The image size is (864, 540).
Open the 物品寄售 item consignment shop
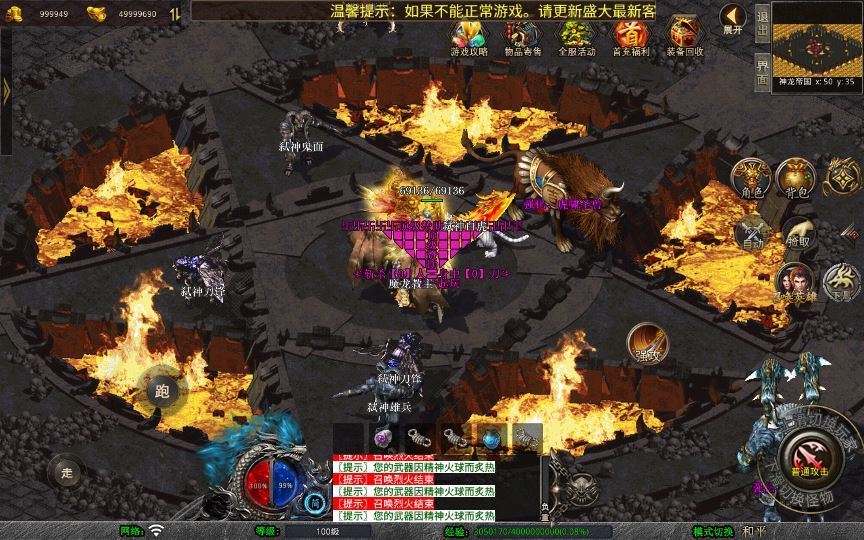tap(523, 36)
